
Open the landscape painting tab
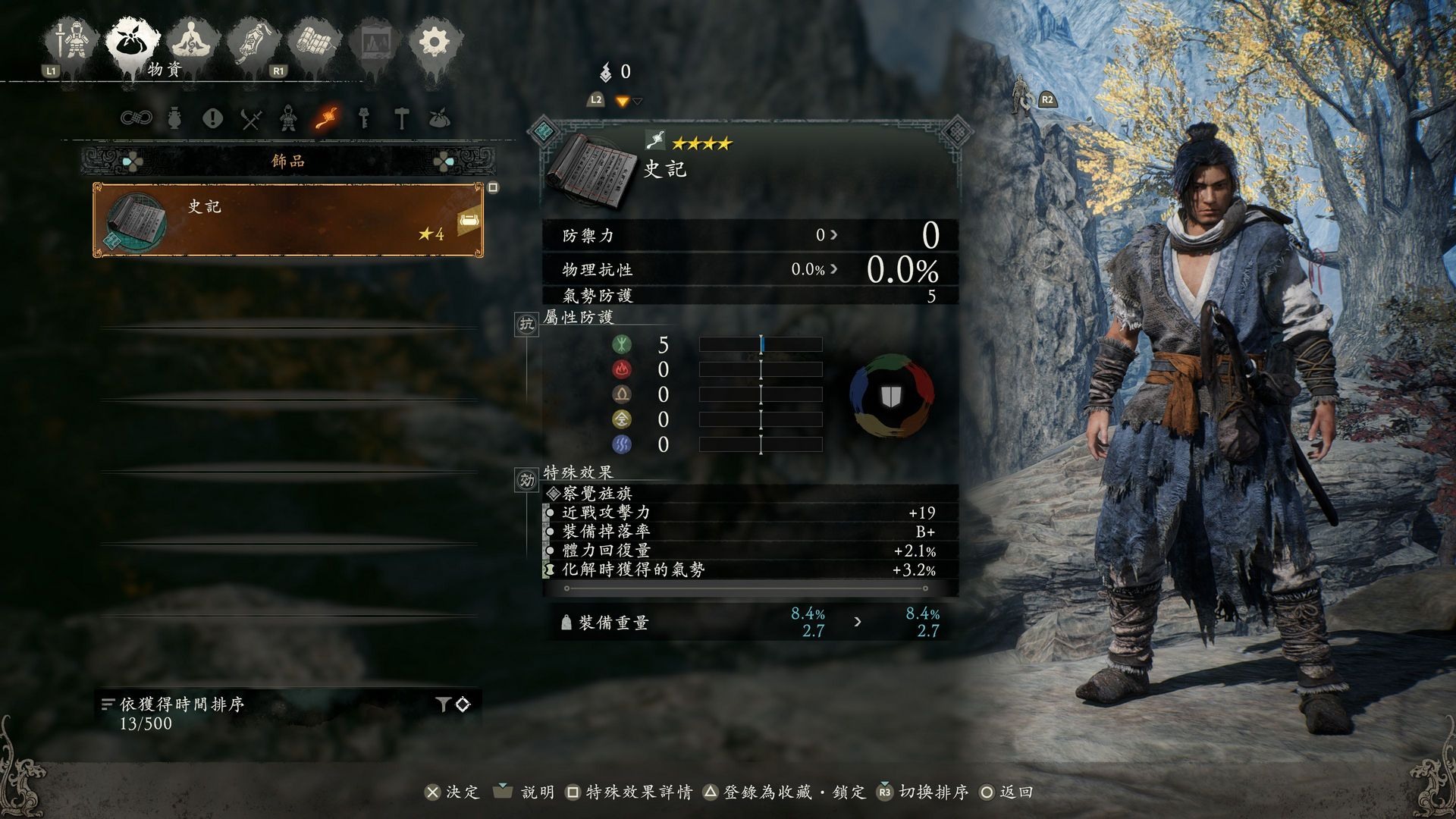coord(373,43)
